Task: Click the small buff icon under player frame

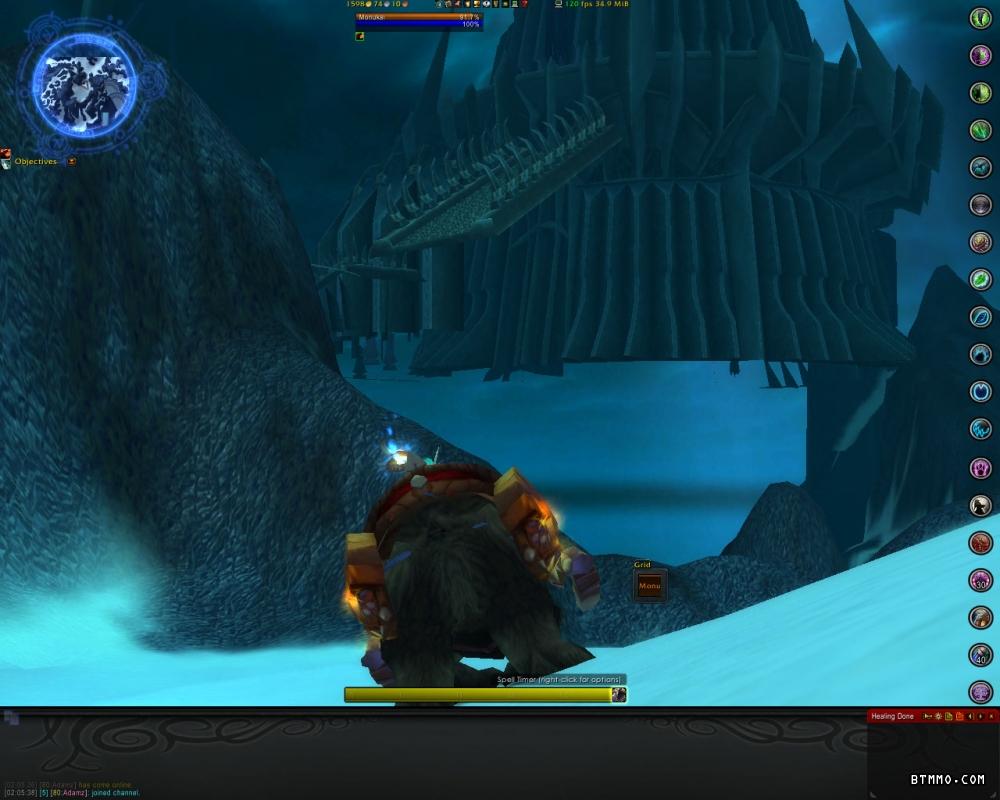Action: [360, 36]
